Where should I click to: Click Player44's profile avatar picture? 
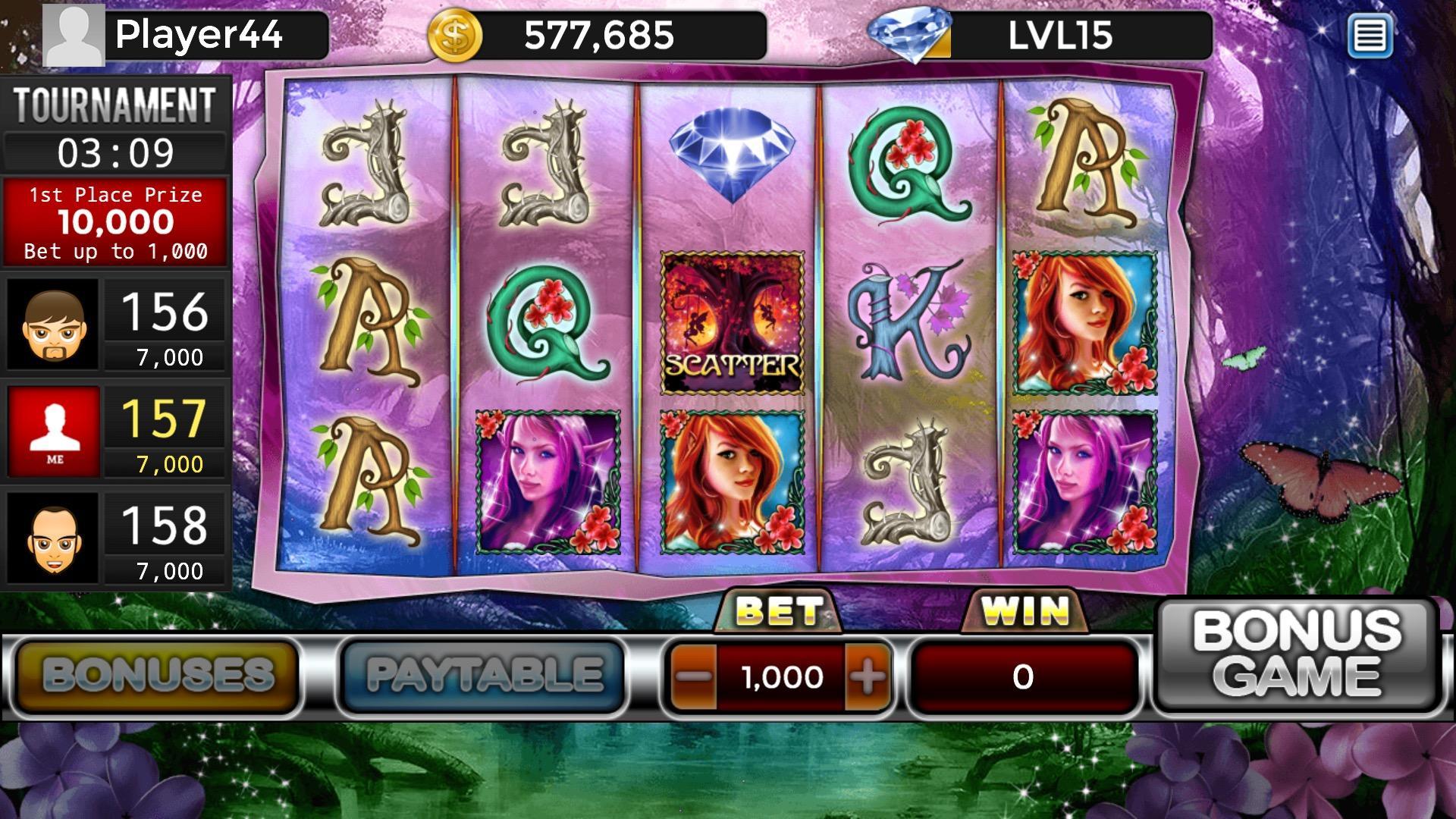tap(74, 33)
